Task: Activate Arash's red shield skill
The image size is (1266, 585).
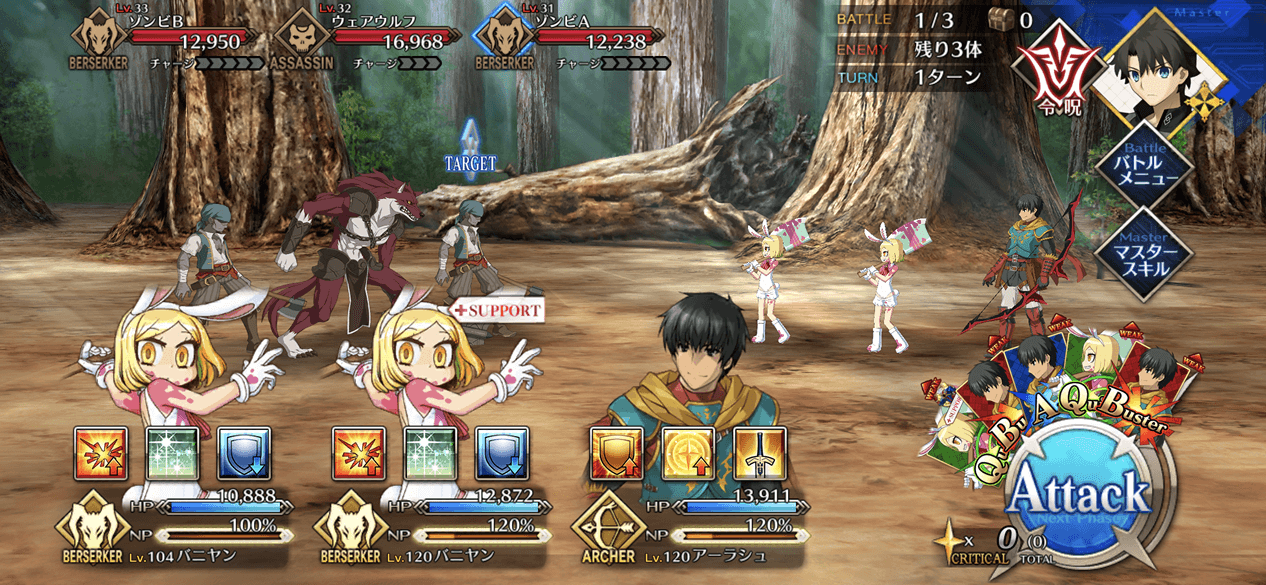Action: click(x=616, y=454)
